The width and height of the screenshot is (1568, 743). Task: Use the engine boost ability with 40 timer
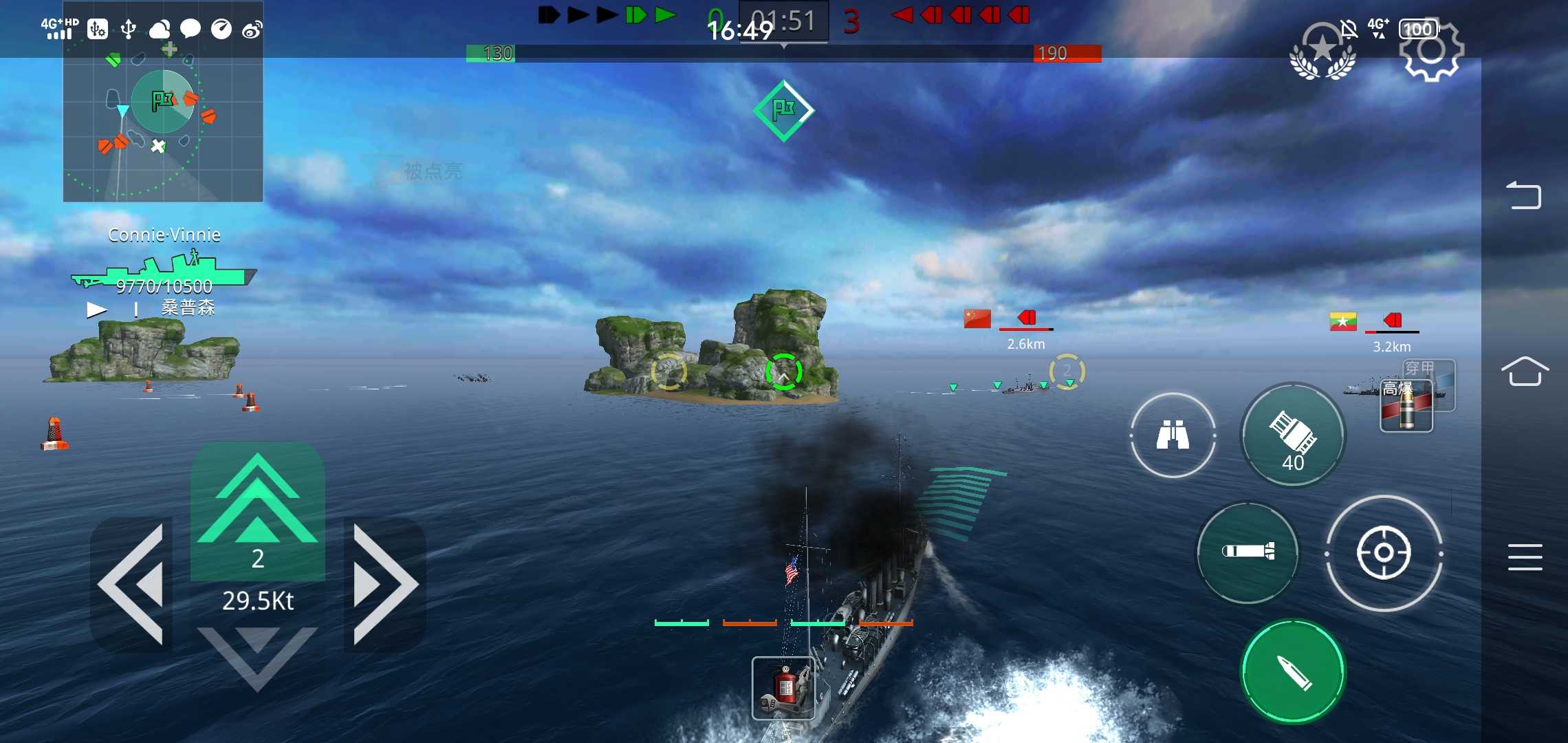(x=1292, y=435)
